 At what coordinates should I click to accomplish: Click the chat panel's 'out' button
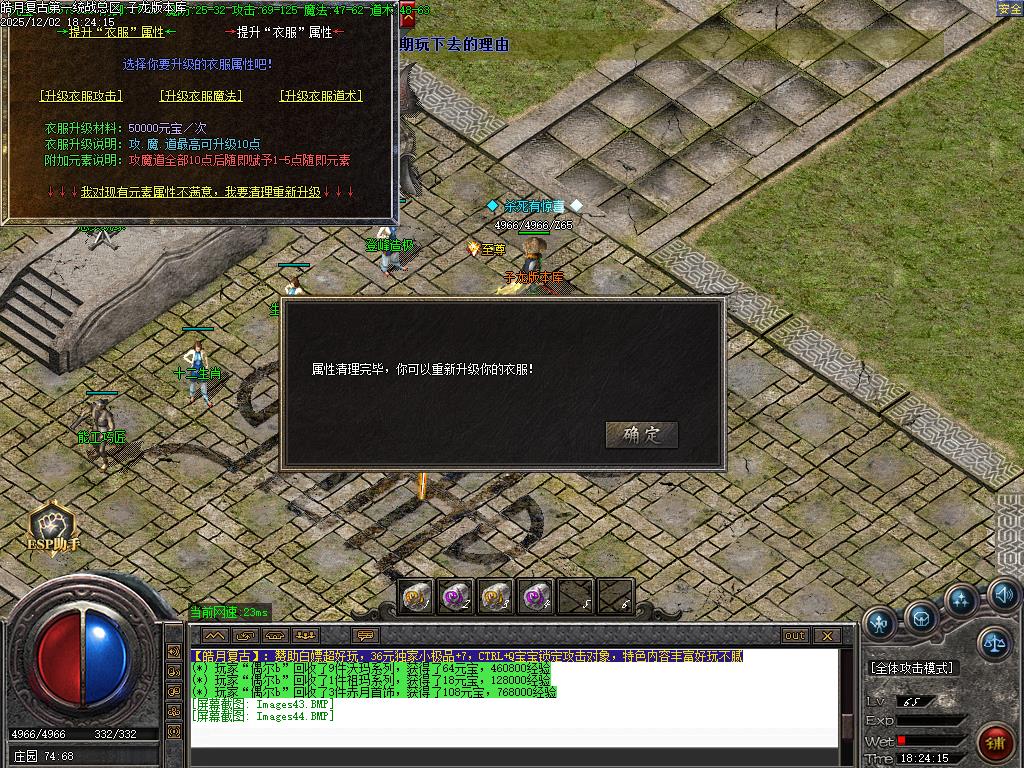tap(795, 636)
